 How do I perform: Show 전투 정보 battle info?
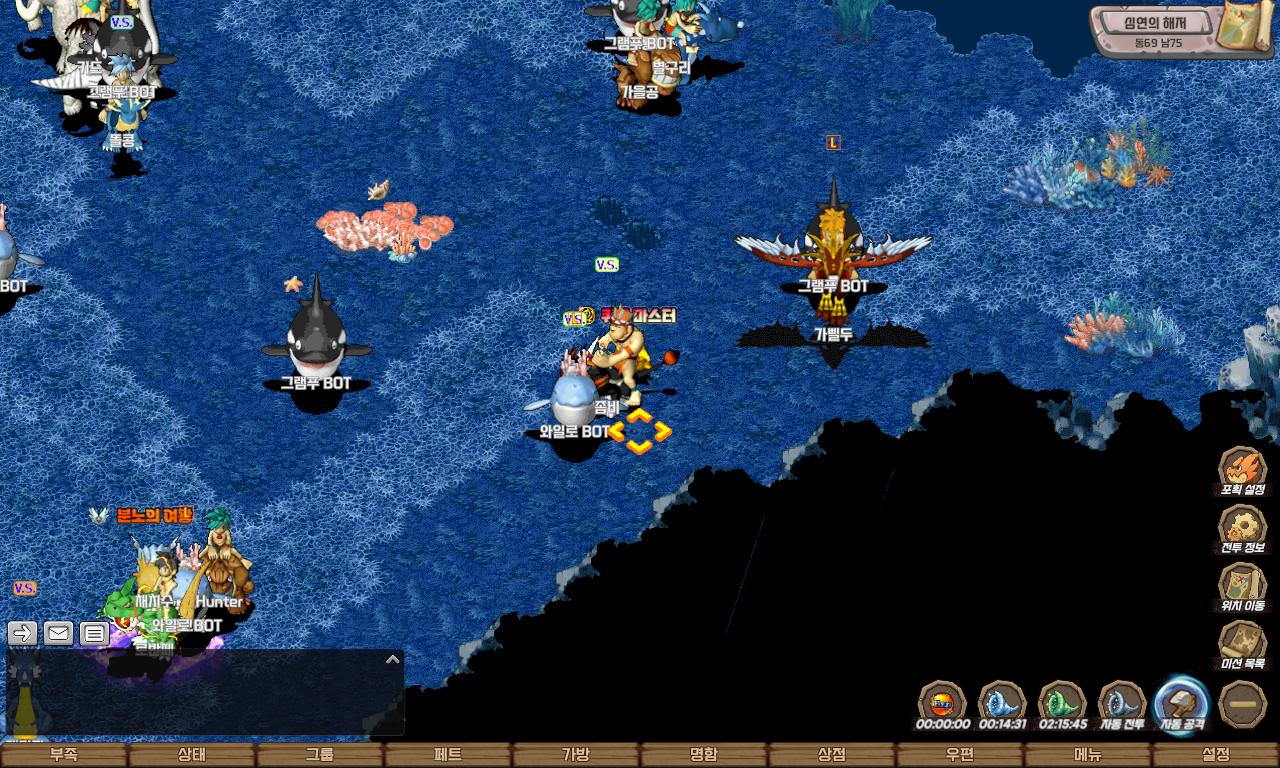(x=1243, y=527)
